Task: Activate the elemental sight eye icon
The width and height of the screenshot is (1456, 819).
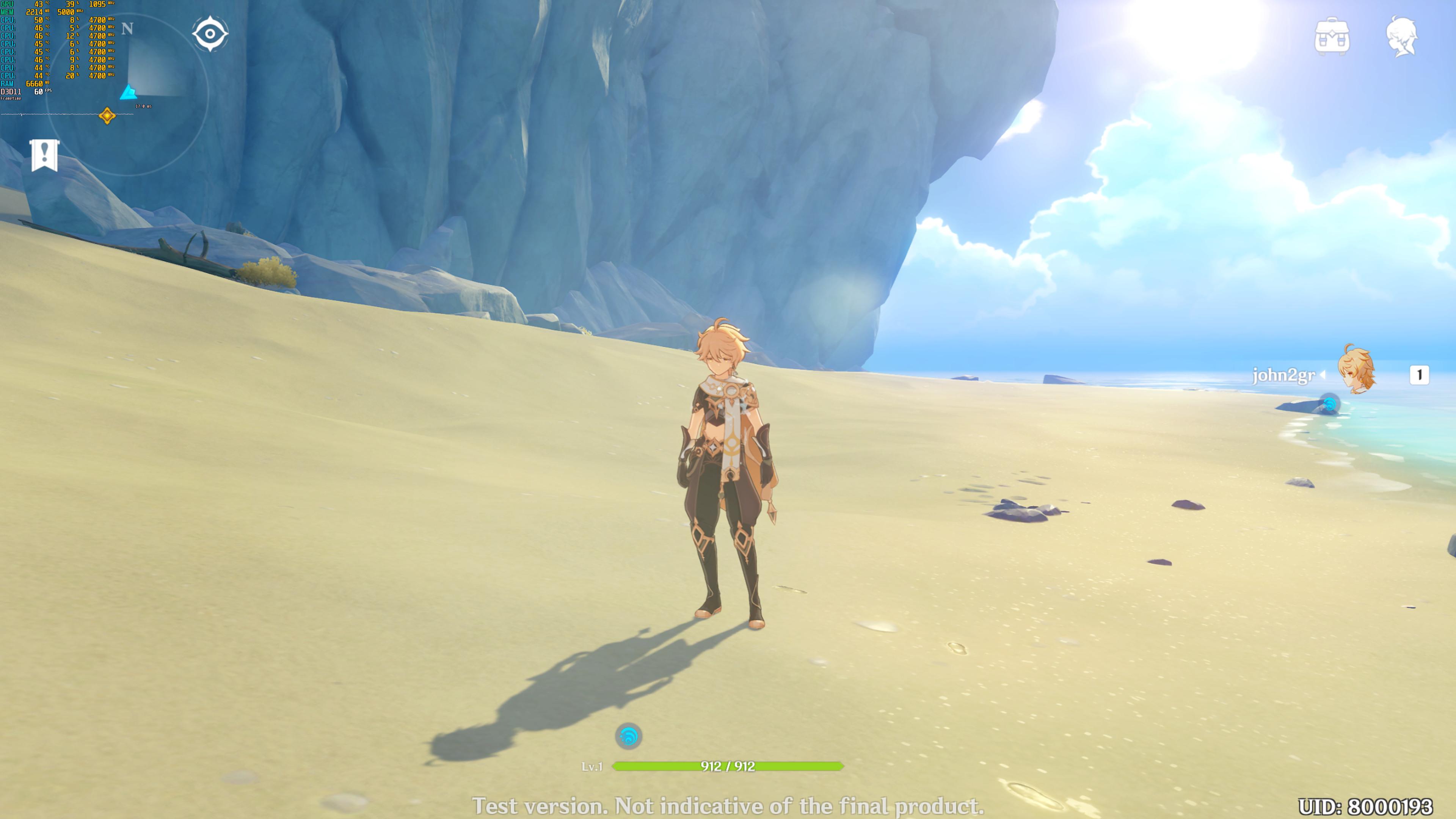Action: click(x=210, y=34)
